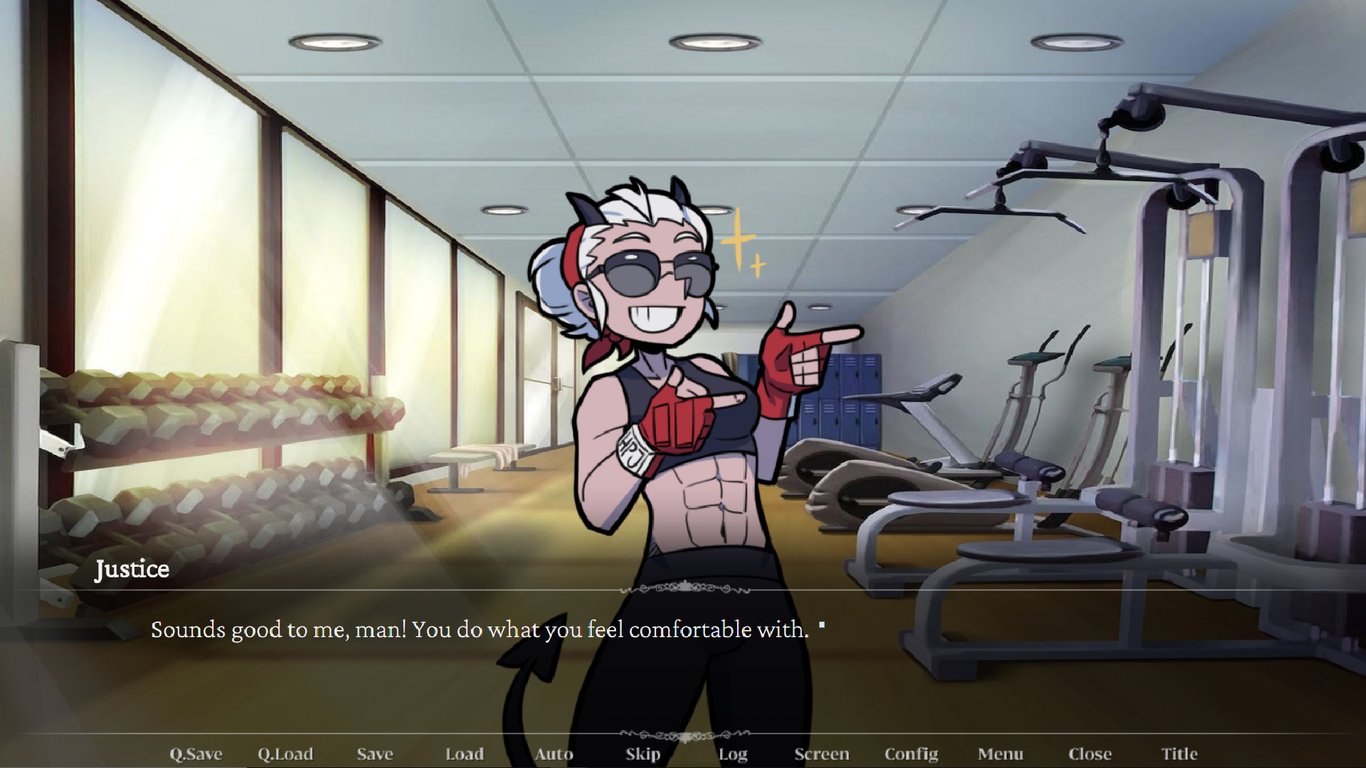Viewport: 1366px width, 768px height.
Task: Quick save the game with Q.Save
Action: (196, 753)
